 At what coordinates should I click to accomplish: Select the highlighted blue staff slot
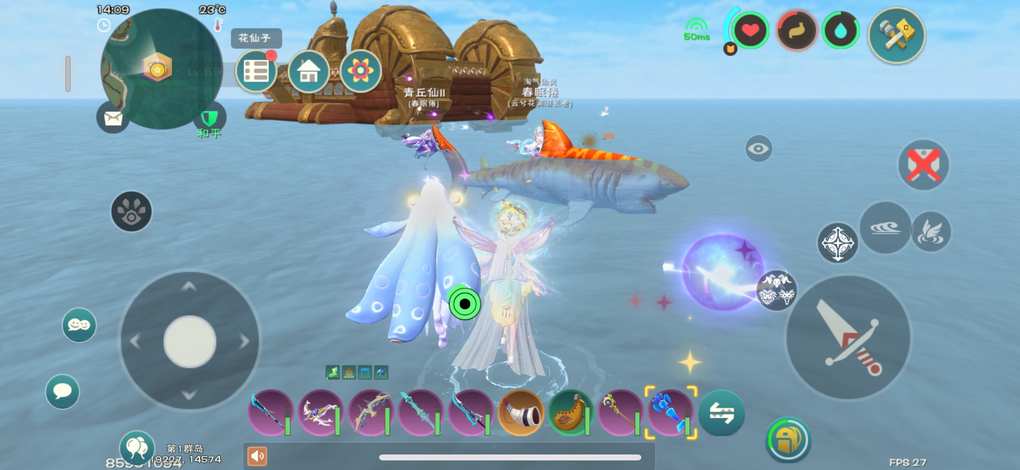tap(669, 412)
